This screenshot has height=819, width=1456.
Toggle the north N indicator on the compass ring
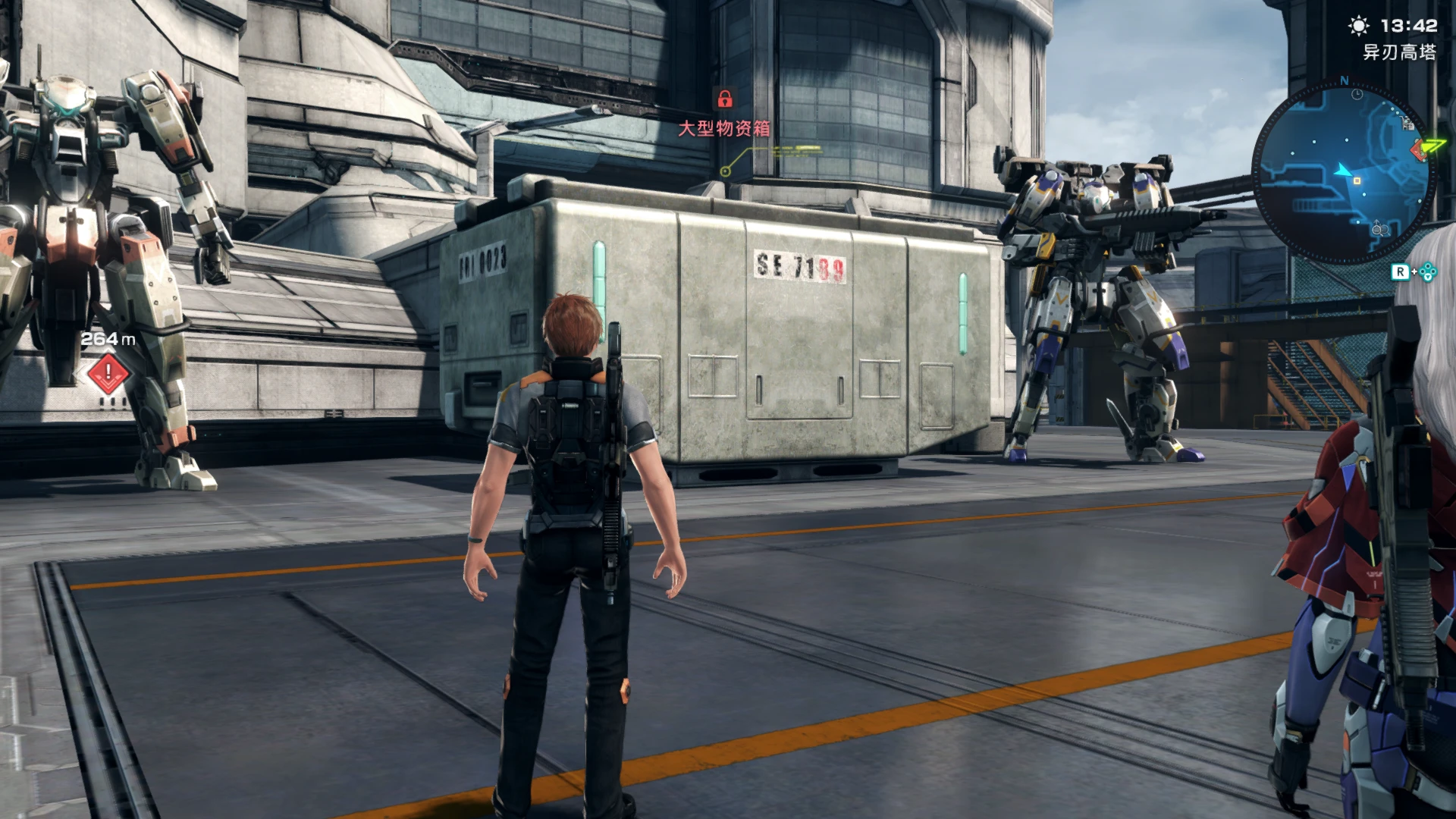[x=1345, y=81]
